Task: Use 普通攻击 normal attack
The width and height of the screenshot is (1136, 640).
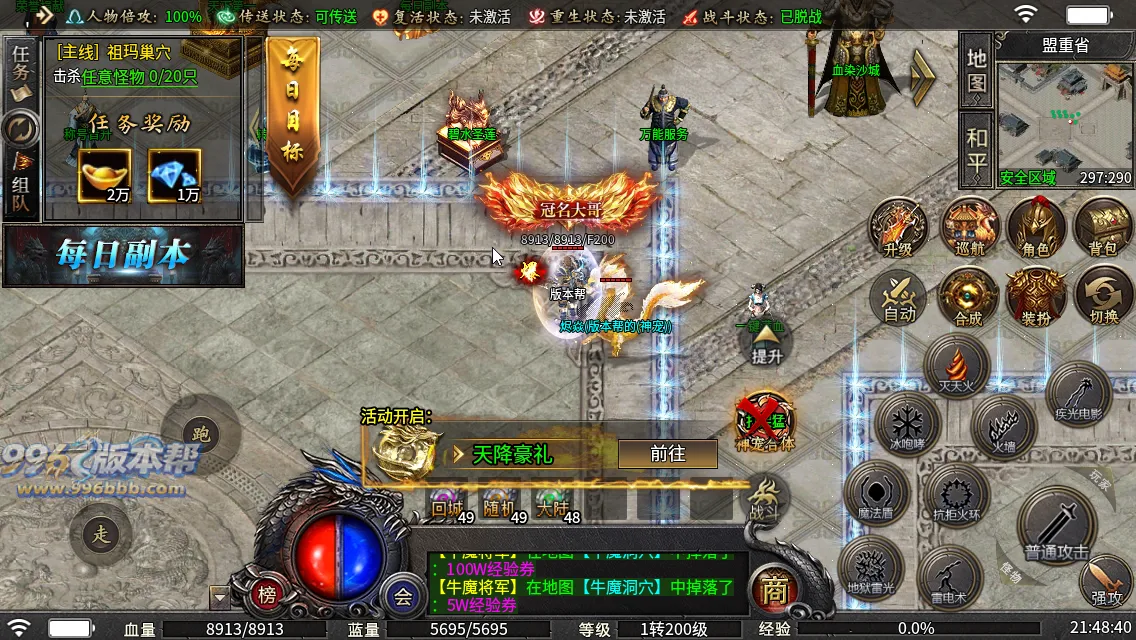Action: tap(1056, 526)
